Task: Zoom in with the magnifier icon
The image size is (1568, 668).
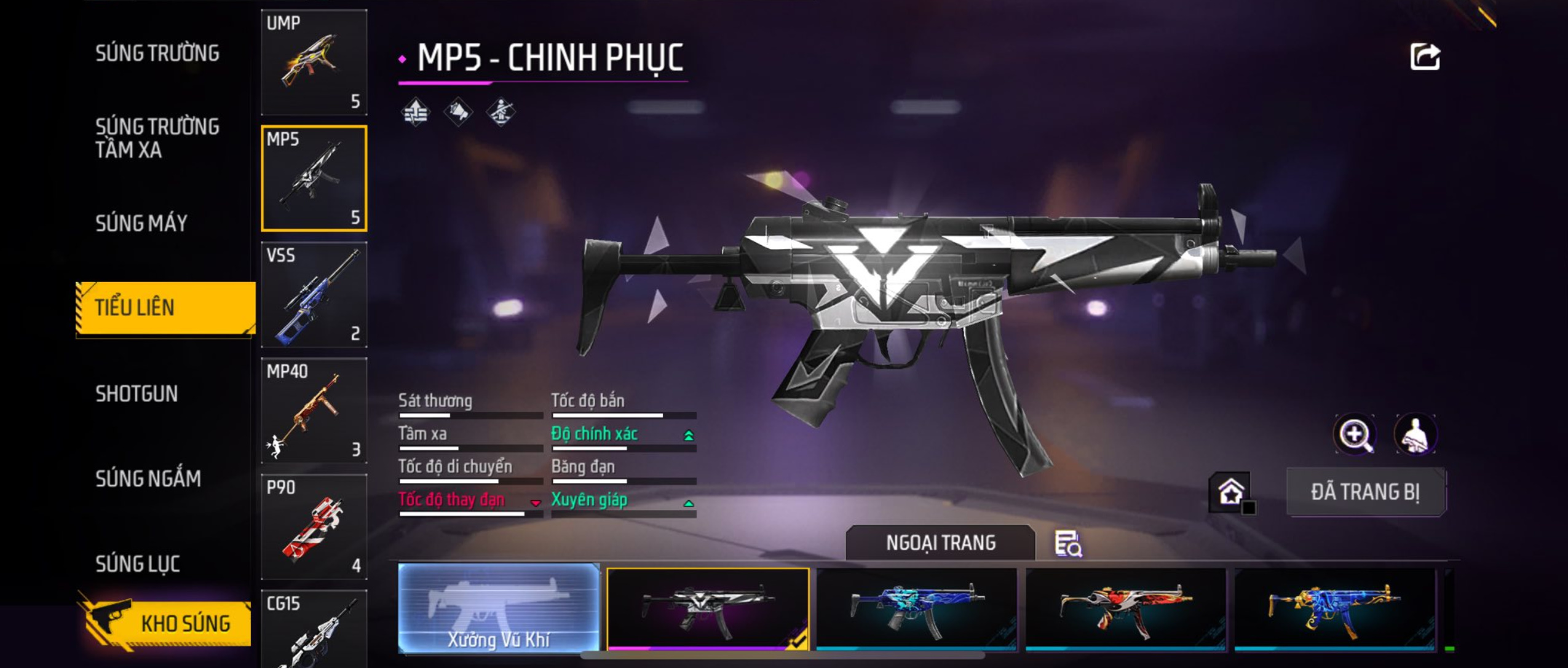Action: pos(1355,434)
